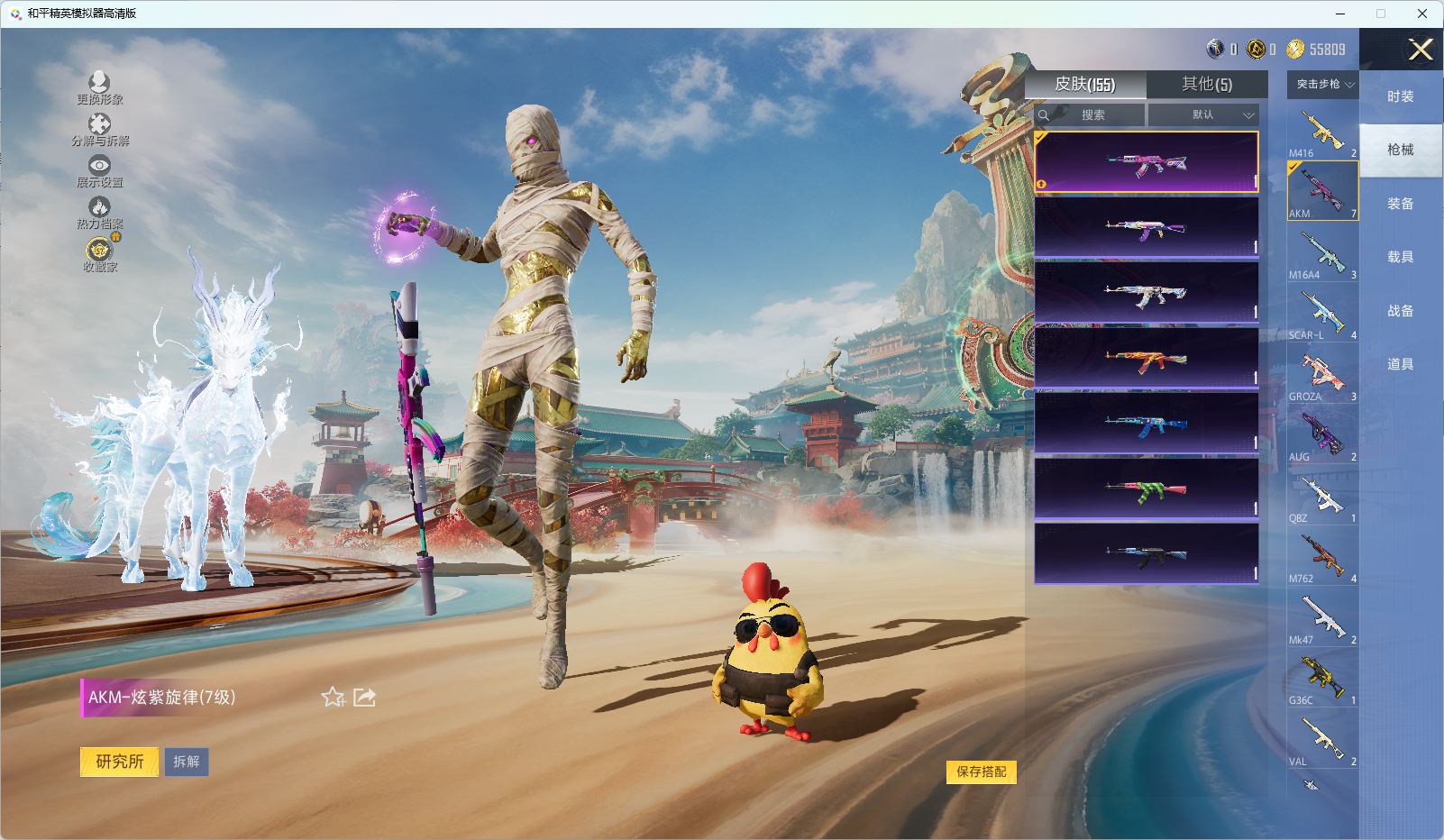
Task: Minimize the emulator window
Action: tap(1340, 14)
